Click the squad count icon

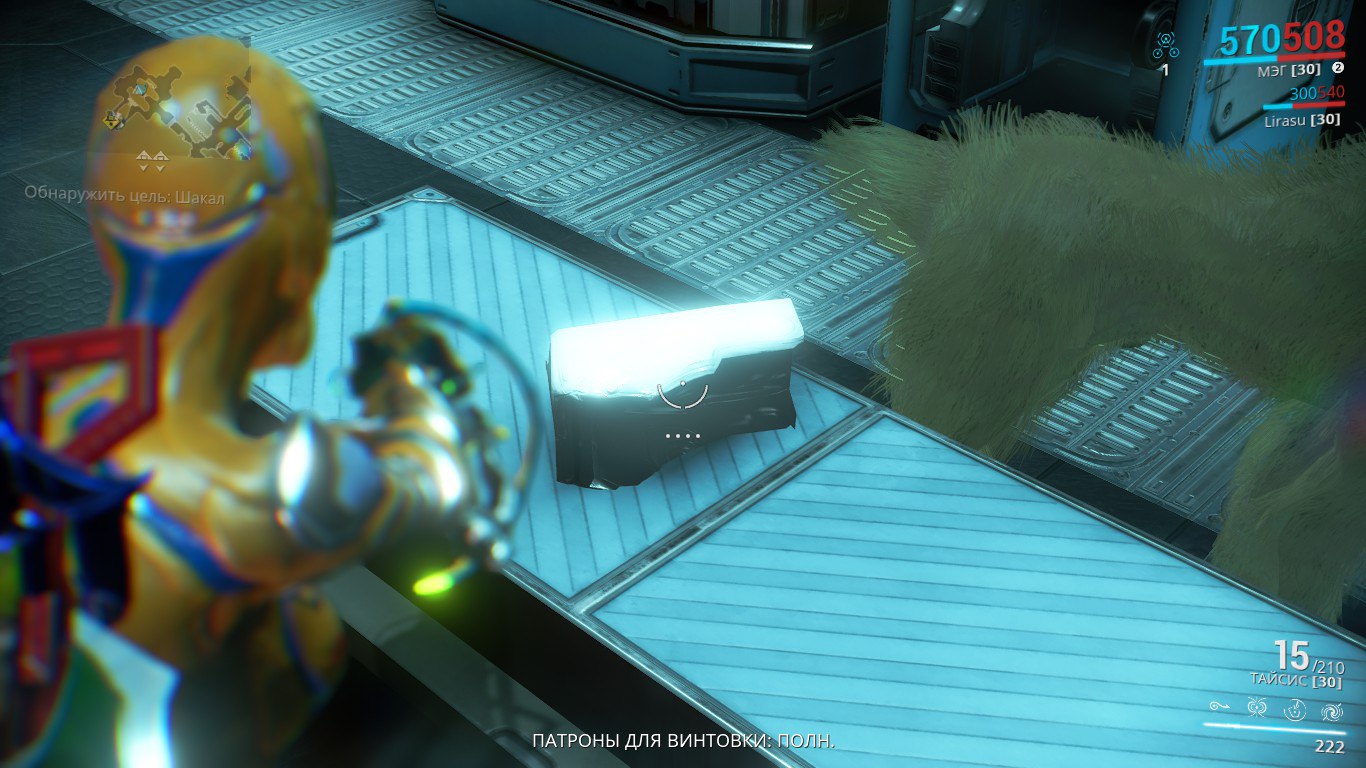[1165, 45]
